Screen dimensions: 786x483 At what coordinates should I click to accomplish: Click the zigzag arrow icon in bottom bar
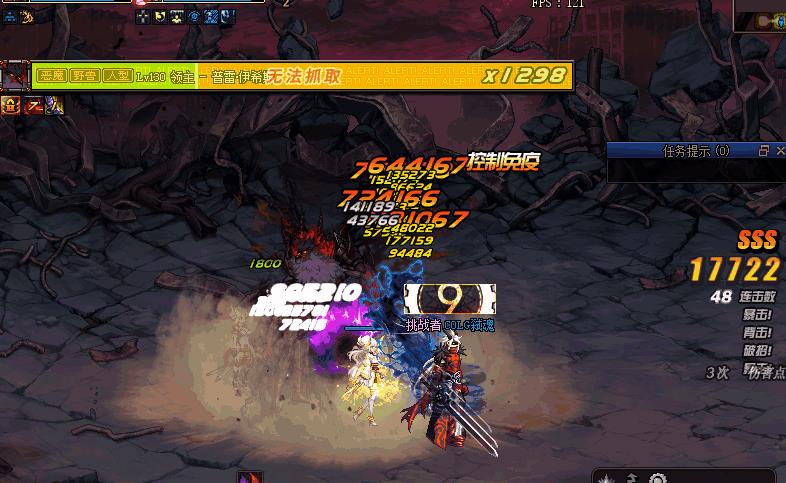[x=634, y=476]
